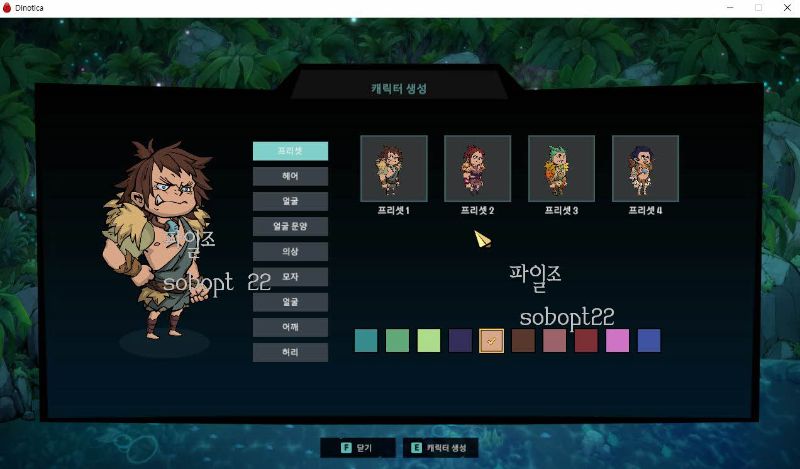Open the 의상 outfit category
The image size is (800, 469).
coord(290,251)
